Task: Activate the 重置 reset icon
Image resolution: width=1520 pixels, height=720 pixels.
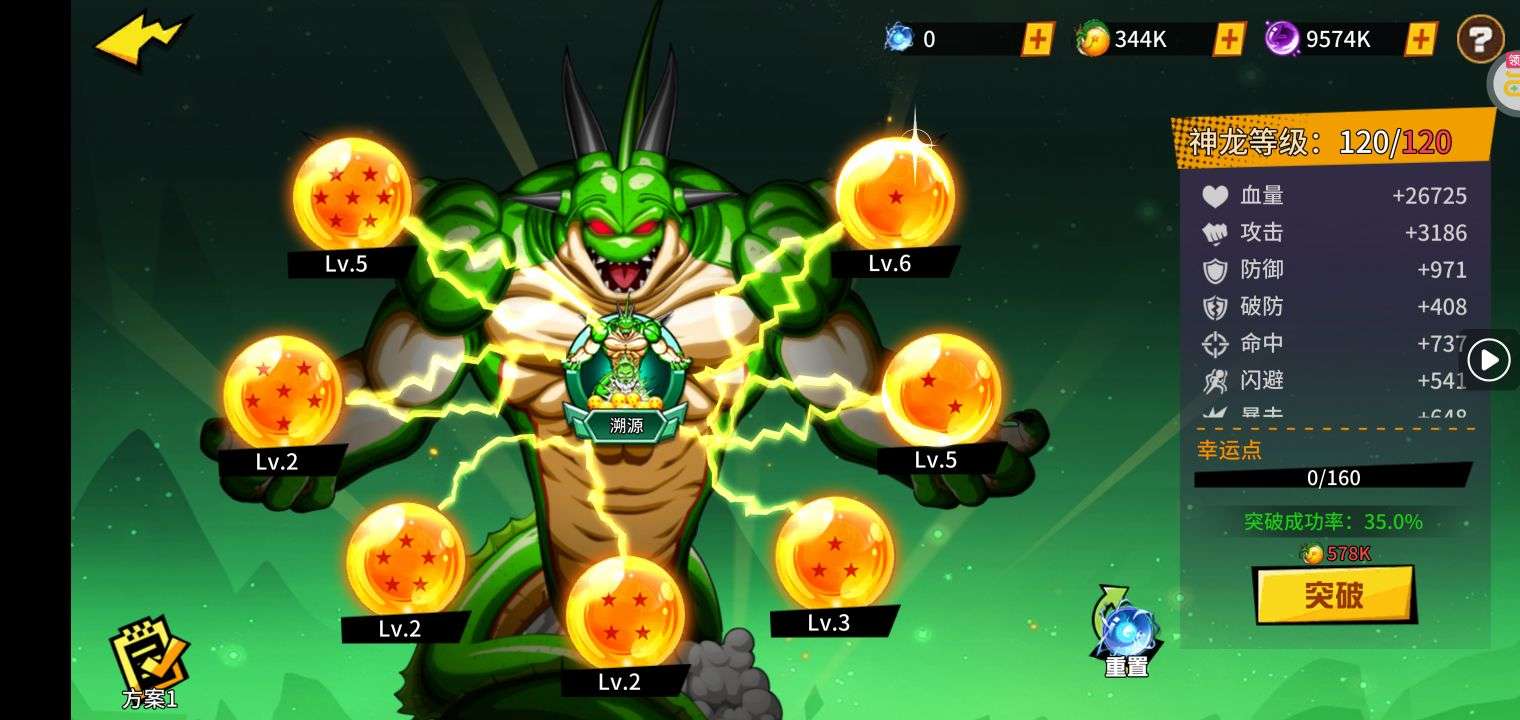Action: click(1126, 632)
